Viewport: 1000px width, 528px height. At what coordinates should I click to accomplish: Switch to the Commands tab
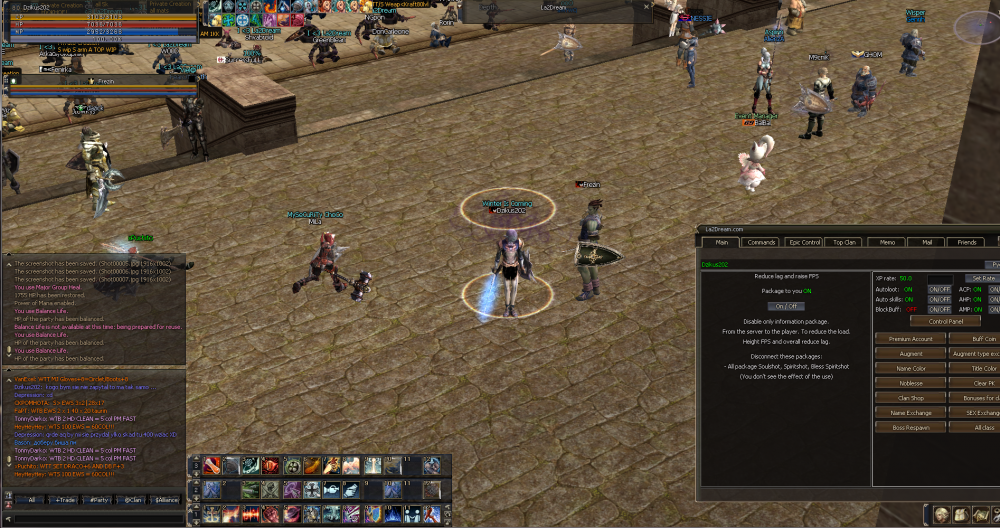761,242
